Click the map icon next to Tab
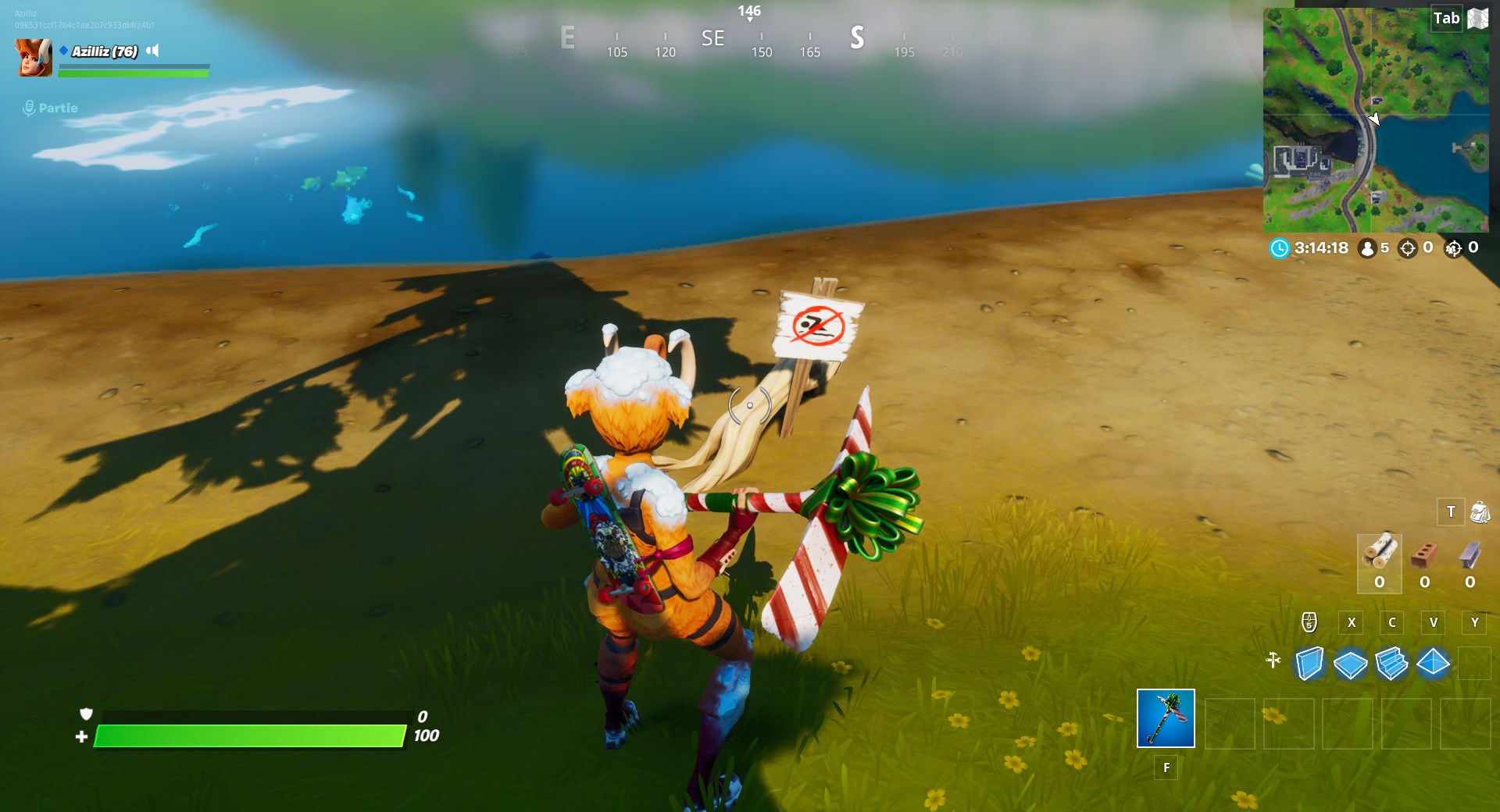1500x812 pixels. pos(1477,18)
